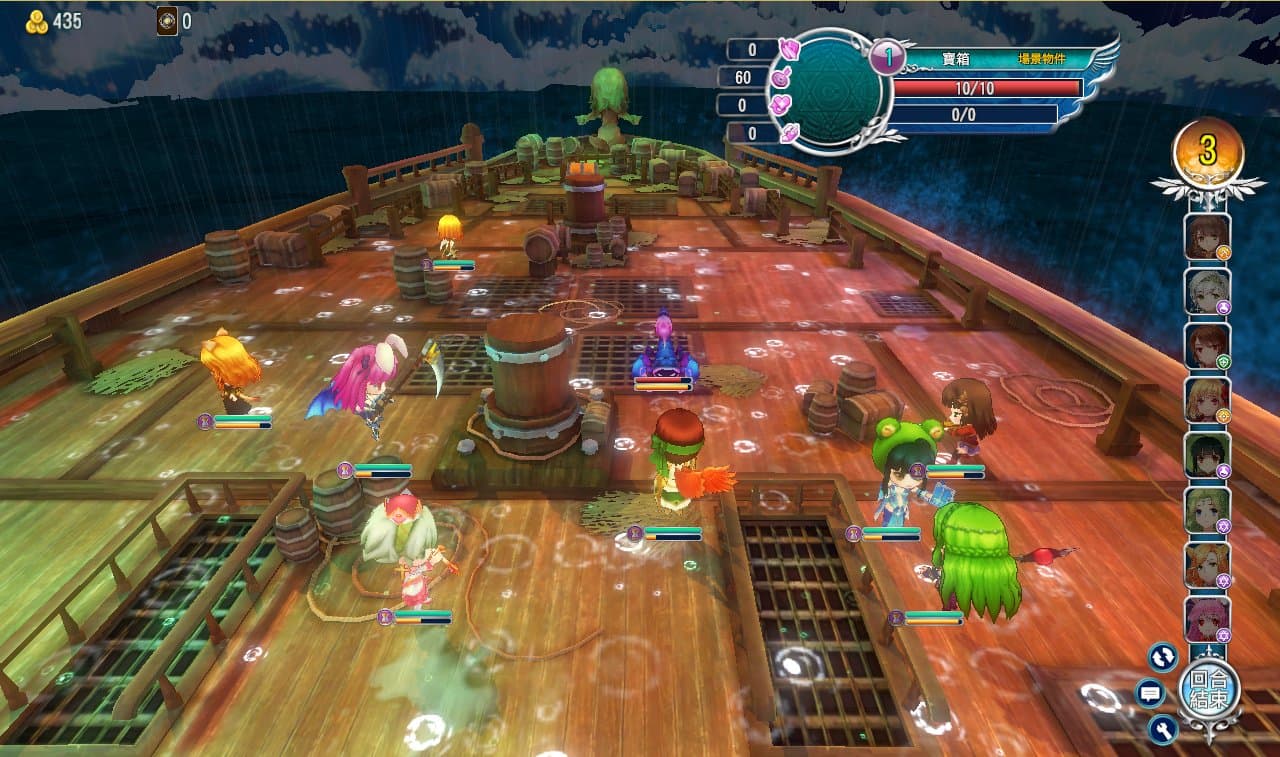Choose the pink-haired girl turn-order portrait
This screenshot has width=1280, height=757.
tap(1207, 619)
